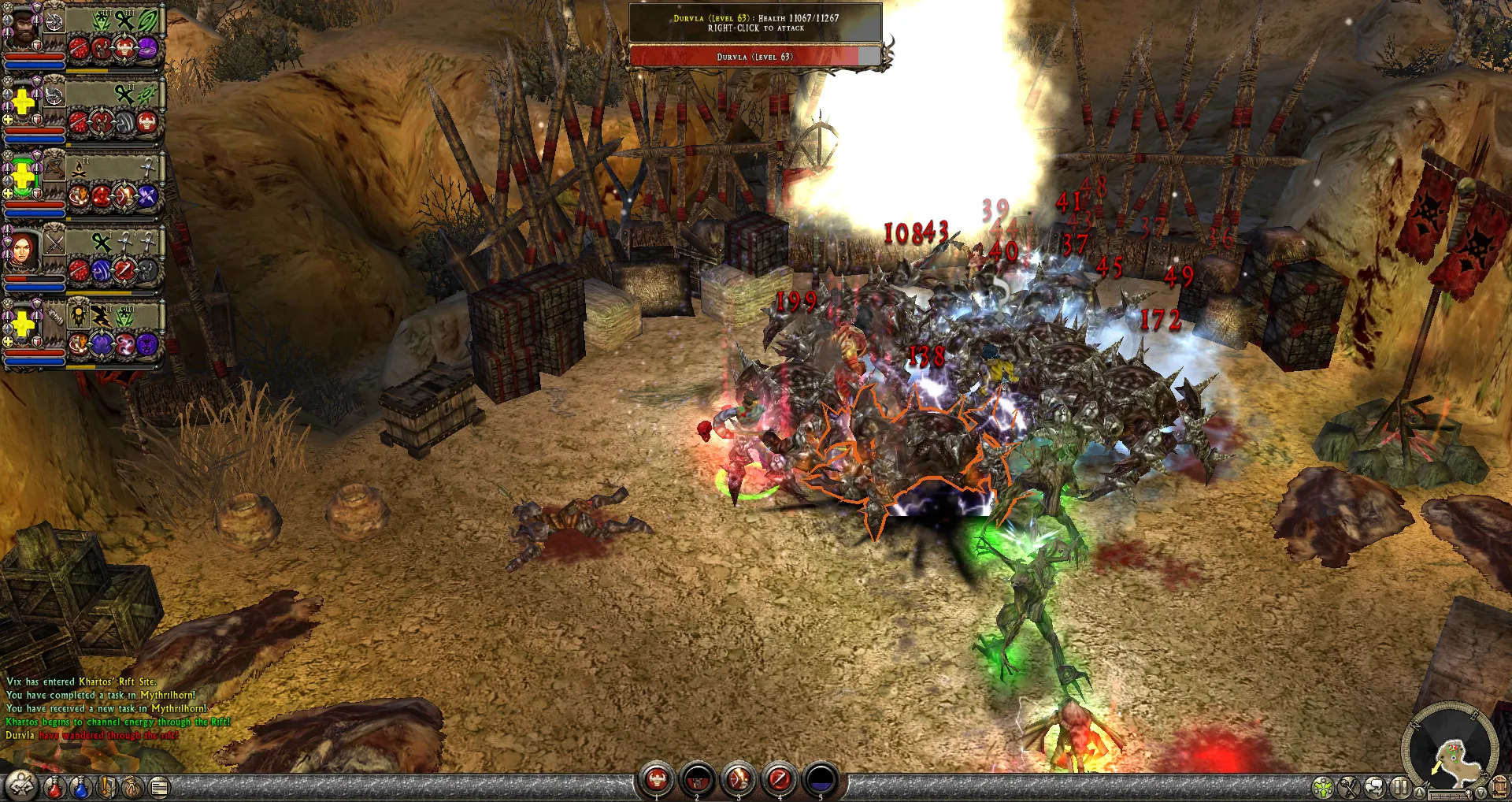Open the inventory bag icon
The image size is (1512, 802).
point(132,786)
